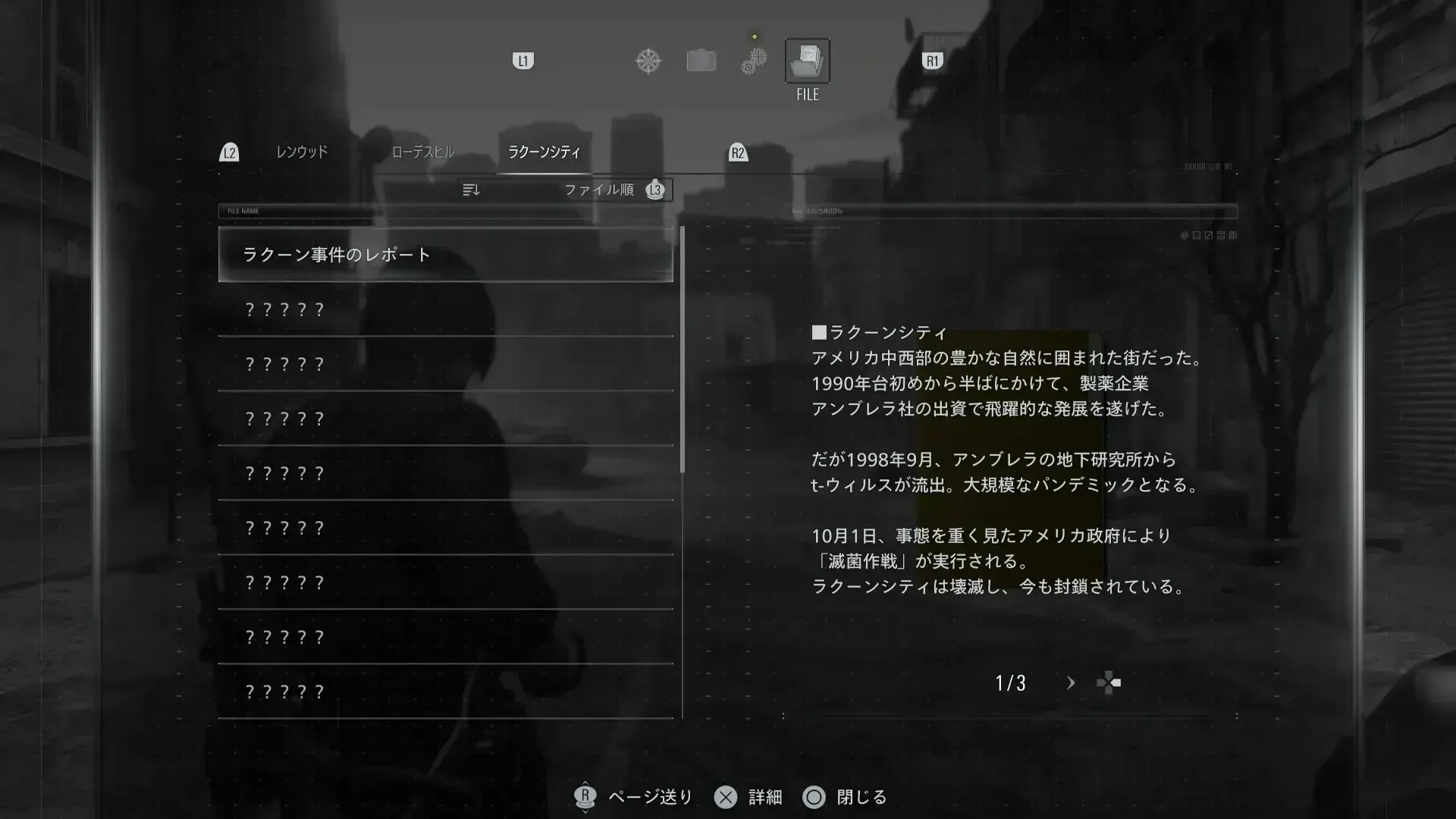Switch to the レンウッド tab

tap(302, 152)
